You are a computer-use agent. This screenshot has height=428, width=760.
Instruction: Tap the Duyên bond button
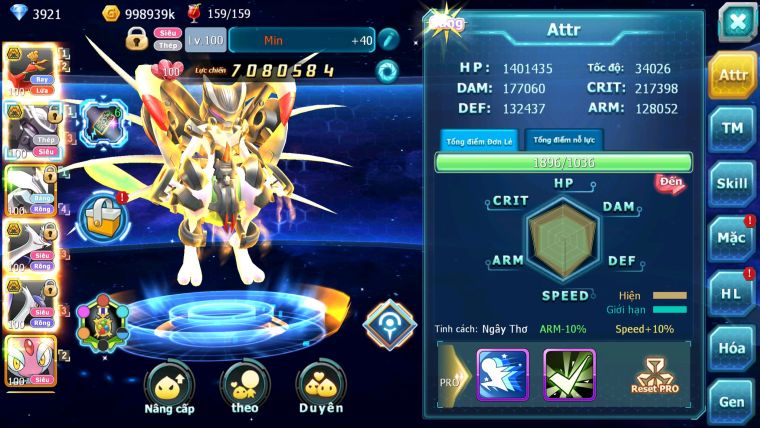[x=321, y=389]
